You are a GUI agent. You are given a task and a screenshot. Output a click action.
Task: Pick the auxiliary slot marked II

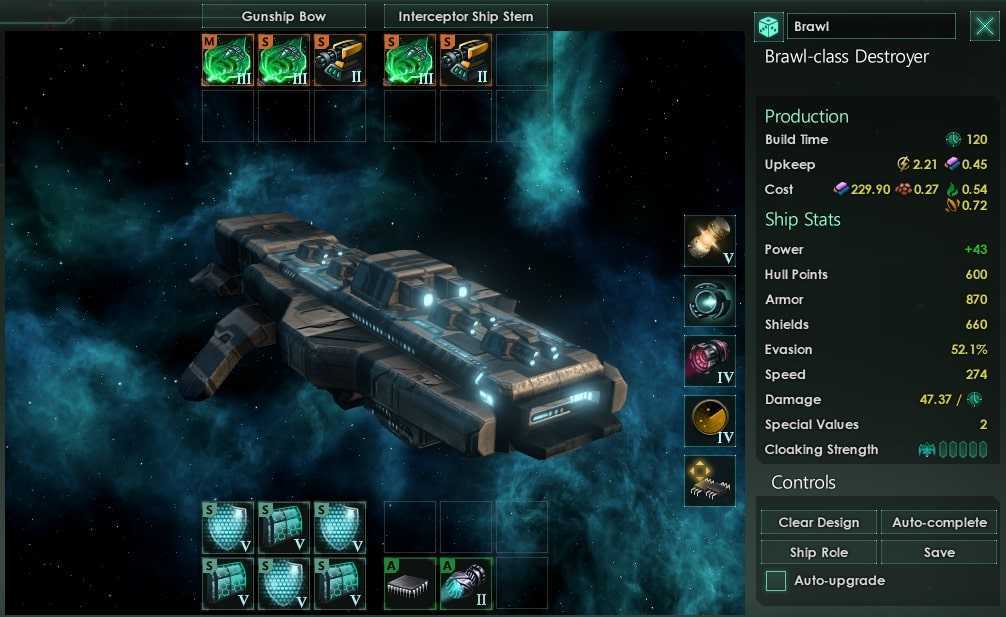[x=465, y=583]
